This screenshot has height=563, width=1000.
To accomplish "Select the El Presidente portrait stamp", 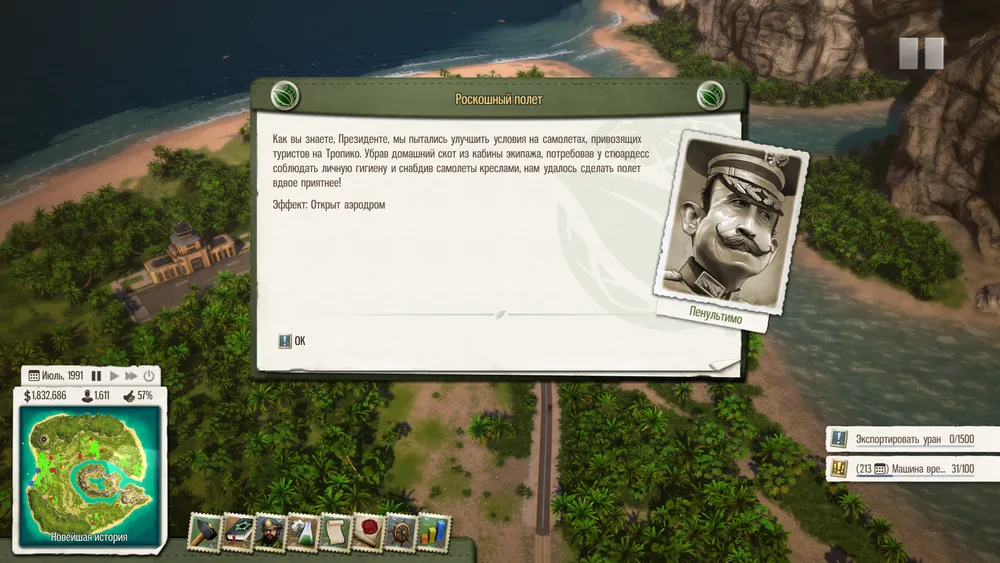I will coord(270,533).
